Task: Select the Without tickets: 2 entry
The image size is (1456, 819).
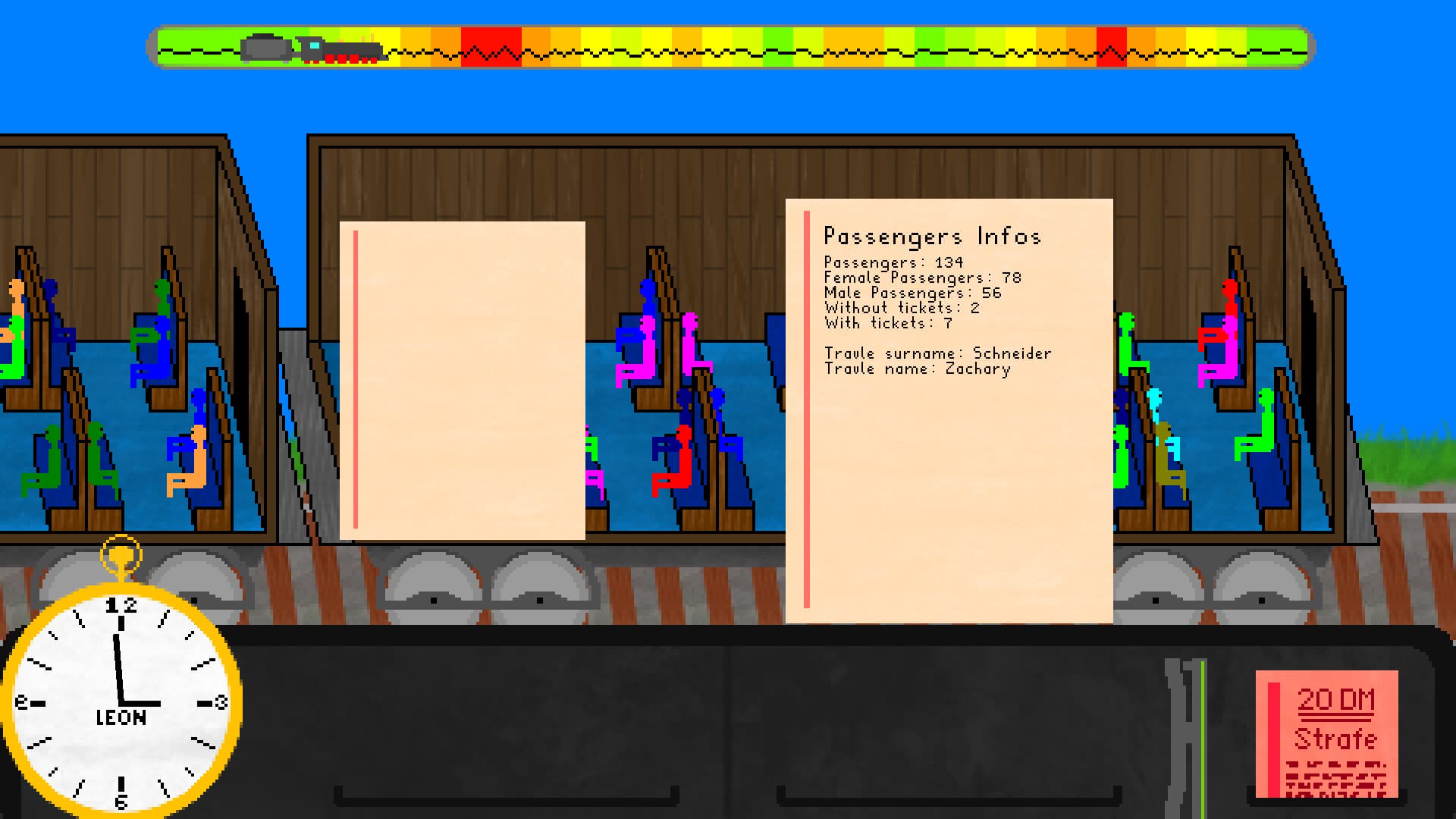Action: pyautogui.click(x=901, y=308)
